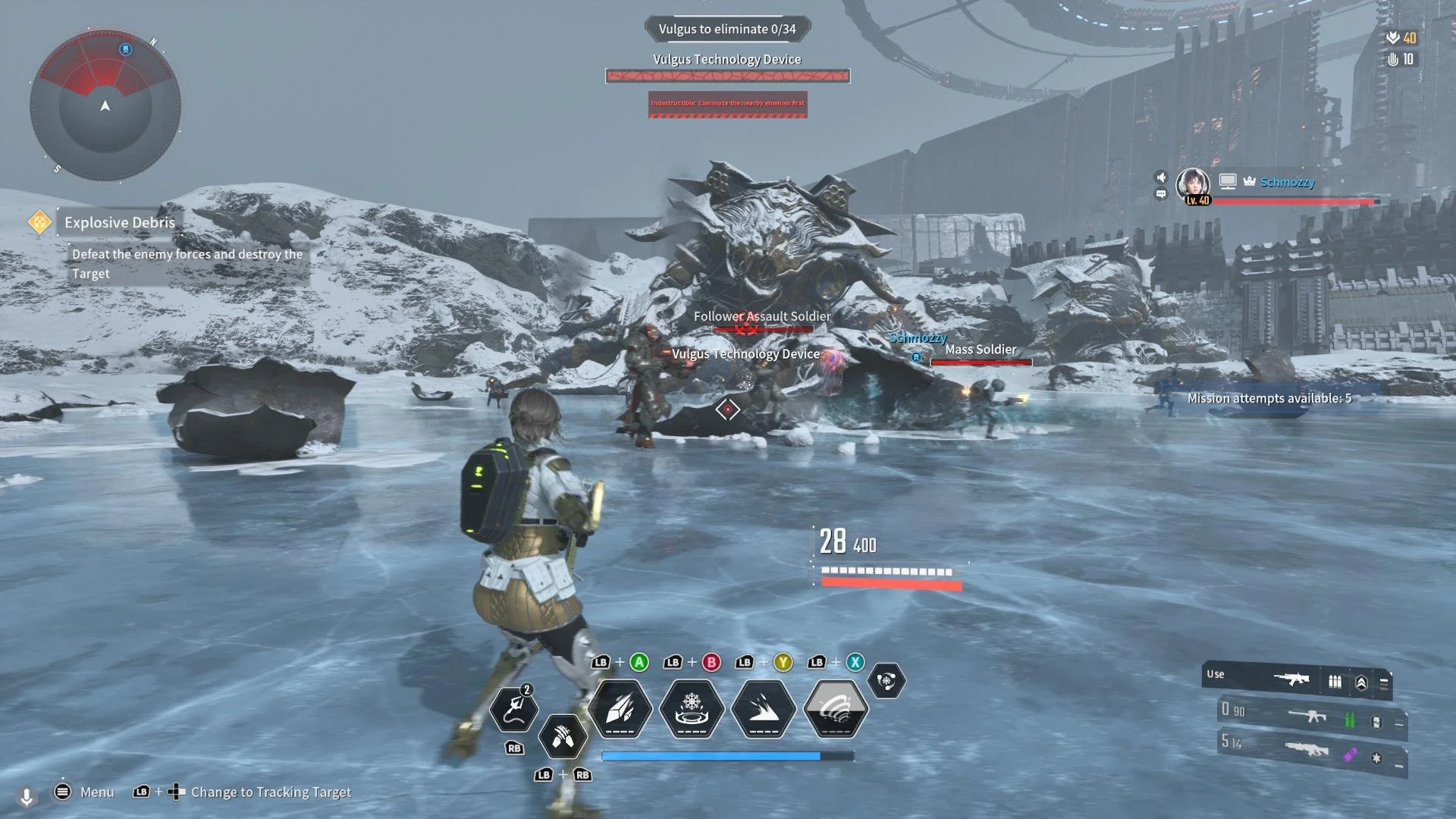
Task: Activate the grappling hook ability
Action: [514, 710]
